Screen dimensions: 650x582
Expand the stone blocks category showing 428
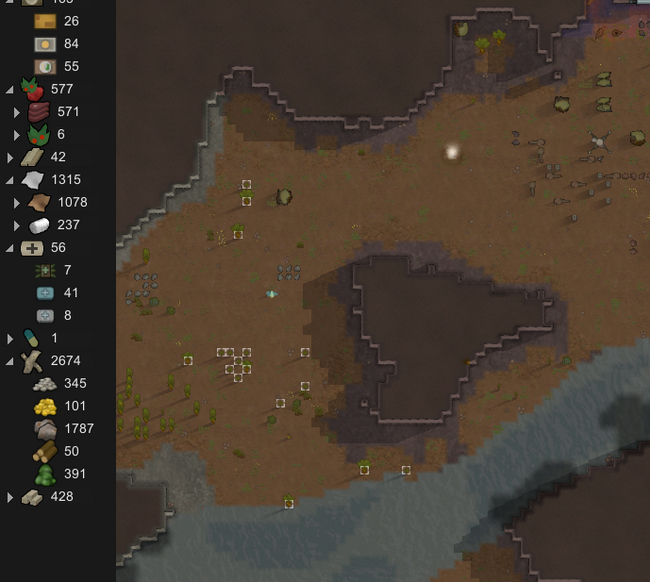click(x=10, y=497)
